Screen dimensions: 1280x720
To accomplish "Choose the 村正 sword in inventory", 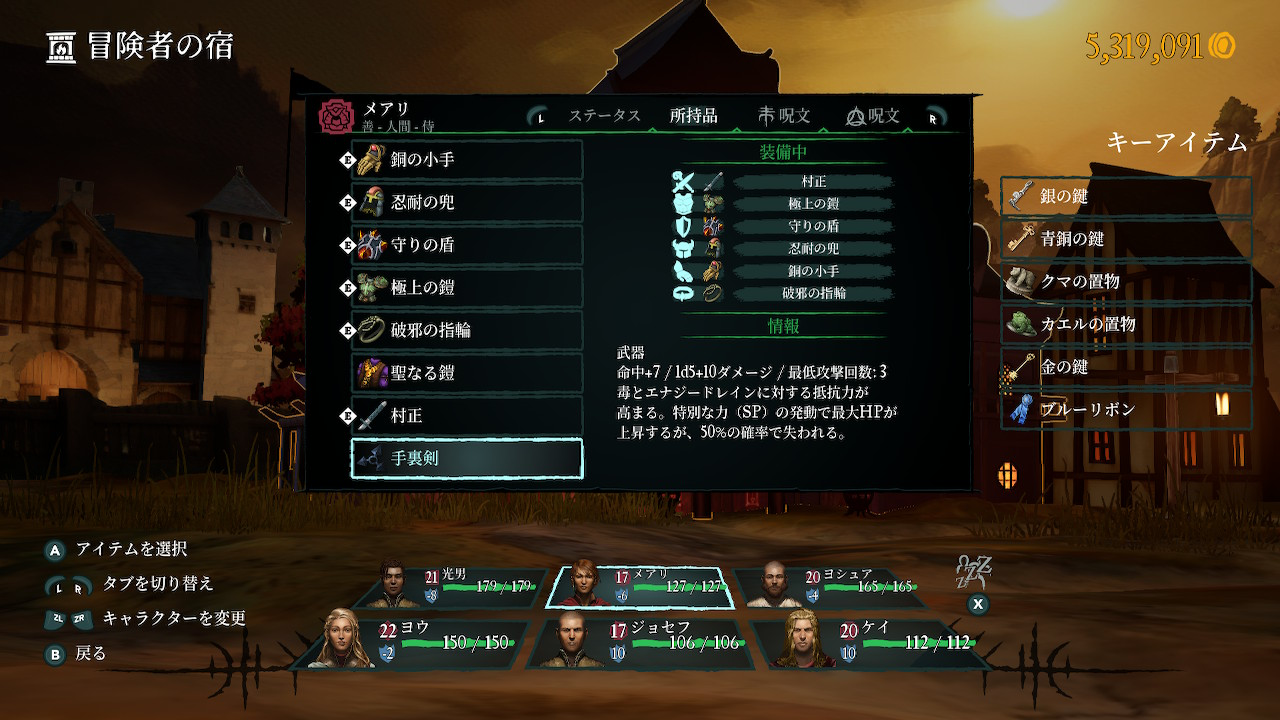I will coord(466,415).
